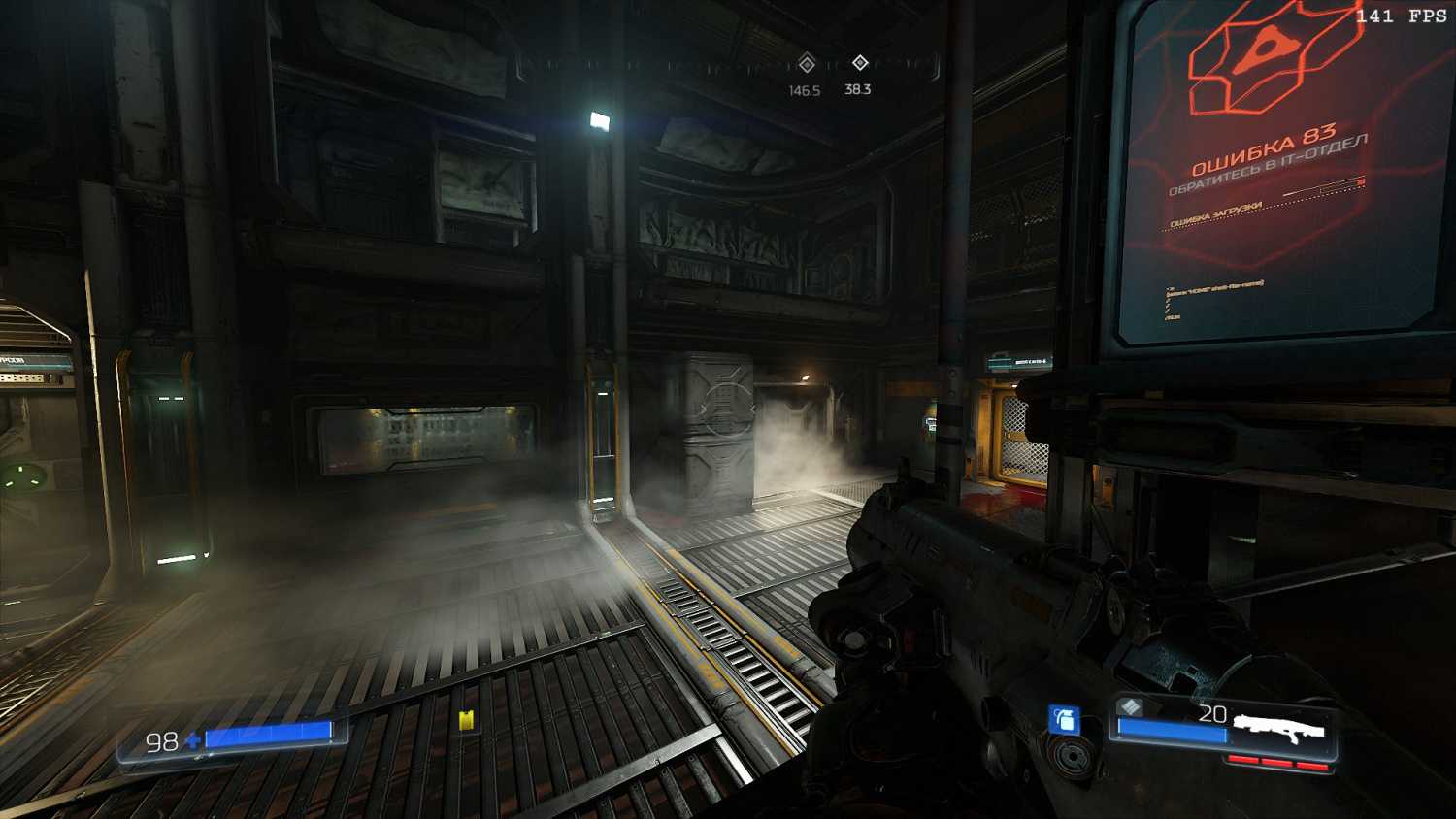Select the waypoint marker showing 38.3

point(859,63)
